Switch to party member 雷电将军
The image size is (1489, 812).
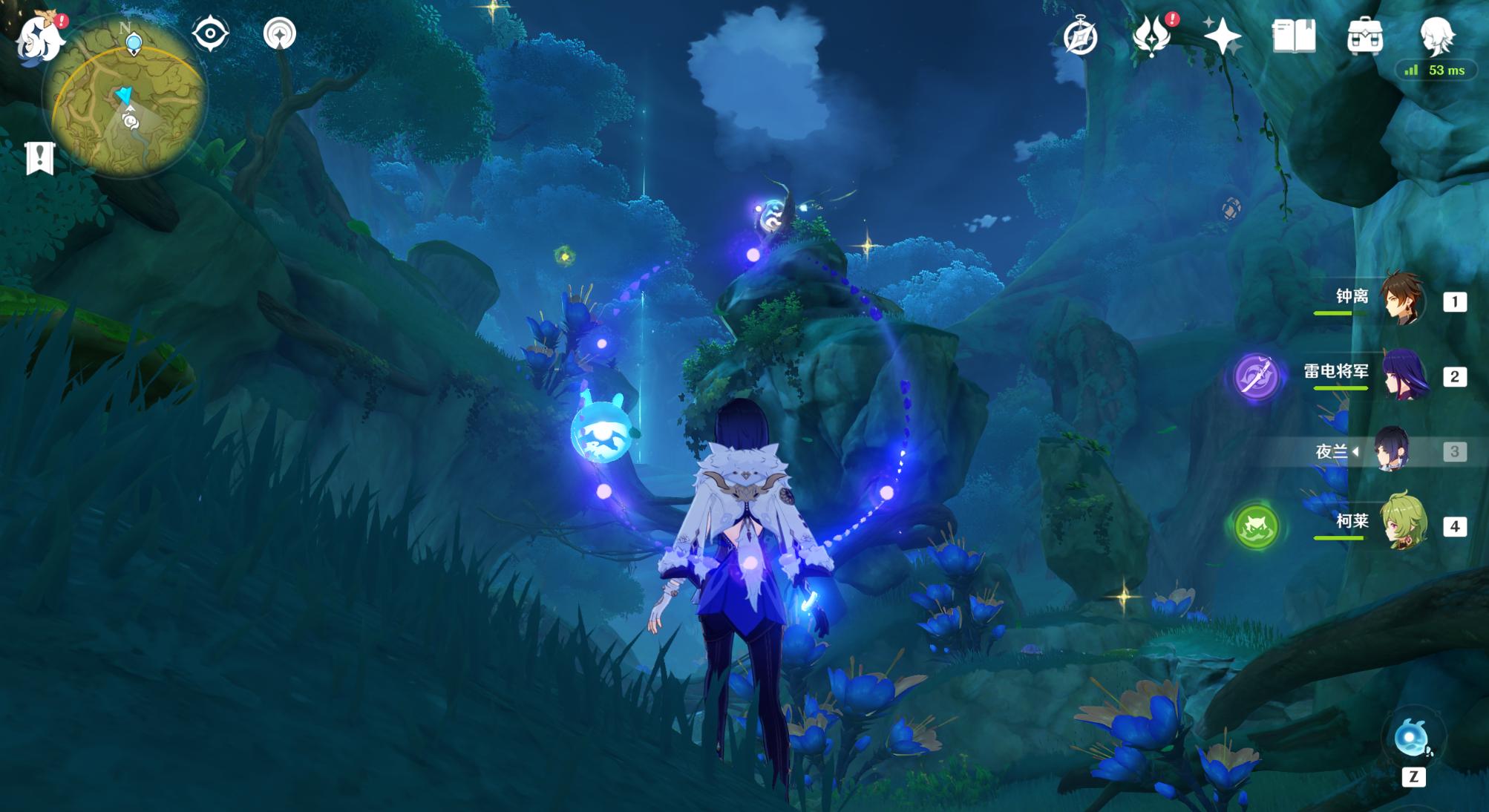click(x=1403, y=376)
